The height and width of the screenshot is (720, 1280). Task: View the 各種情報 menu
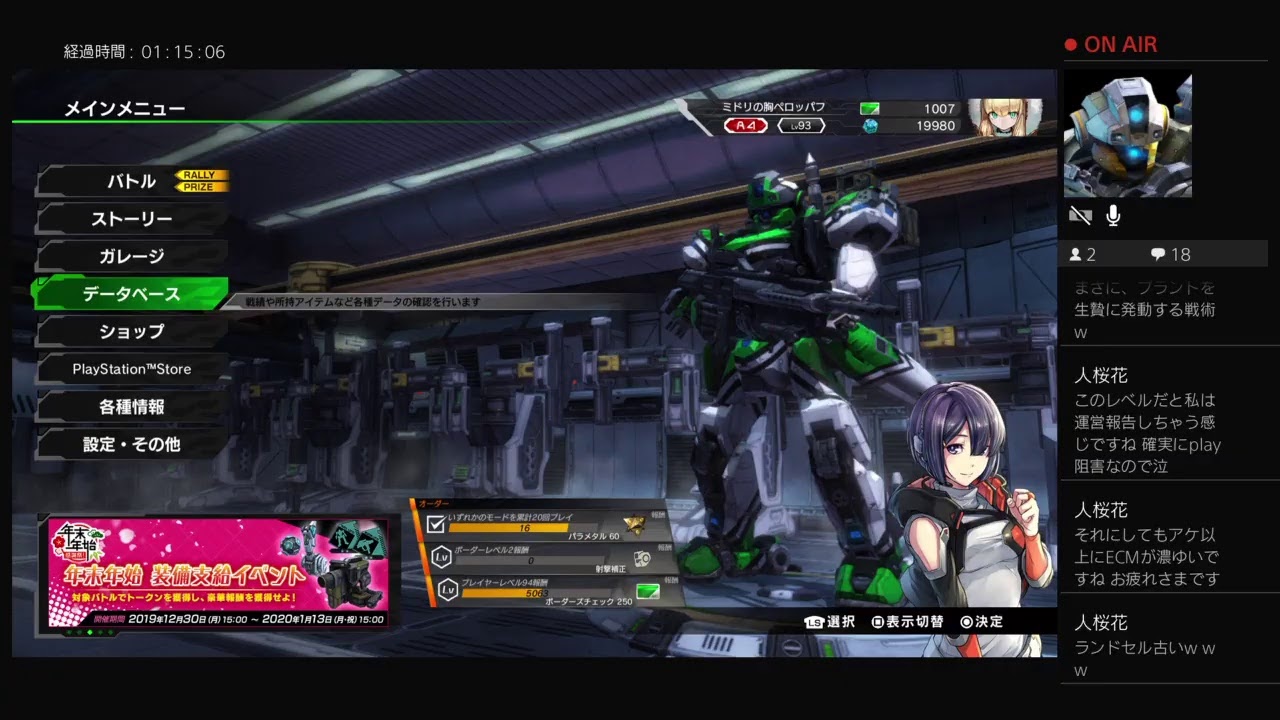(132, 407)
